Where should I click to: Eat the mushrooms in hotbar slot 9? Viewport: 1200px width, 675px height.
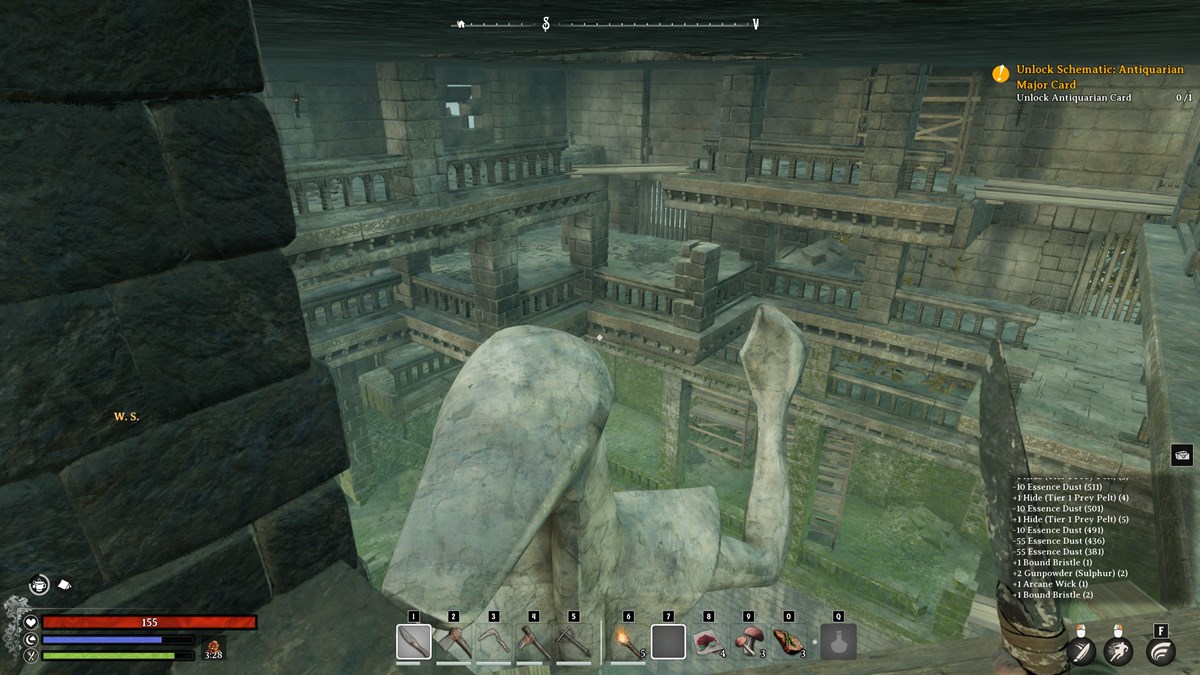pyautogui.click(x=748, y=641)
